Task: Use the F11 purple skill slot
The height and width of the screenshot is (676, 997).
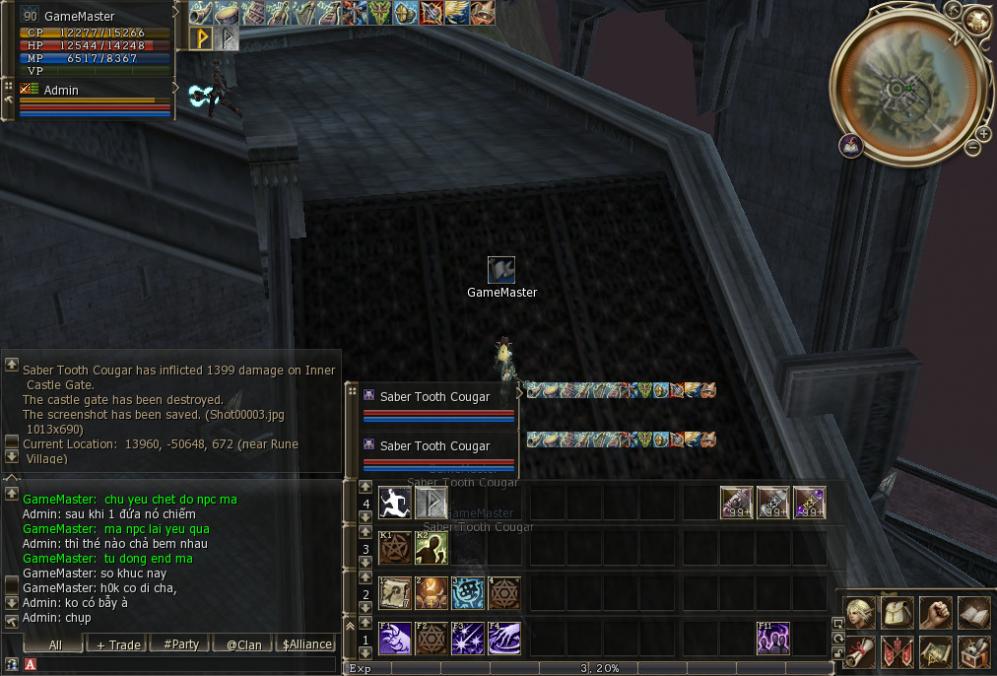Action: pos(773,638)
